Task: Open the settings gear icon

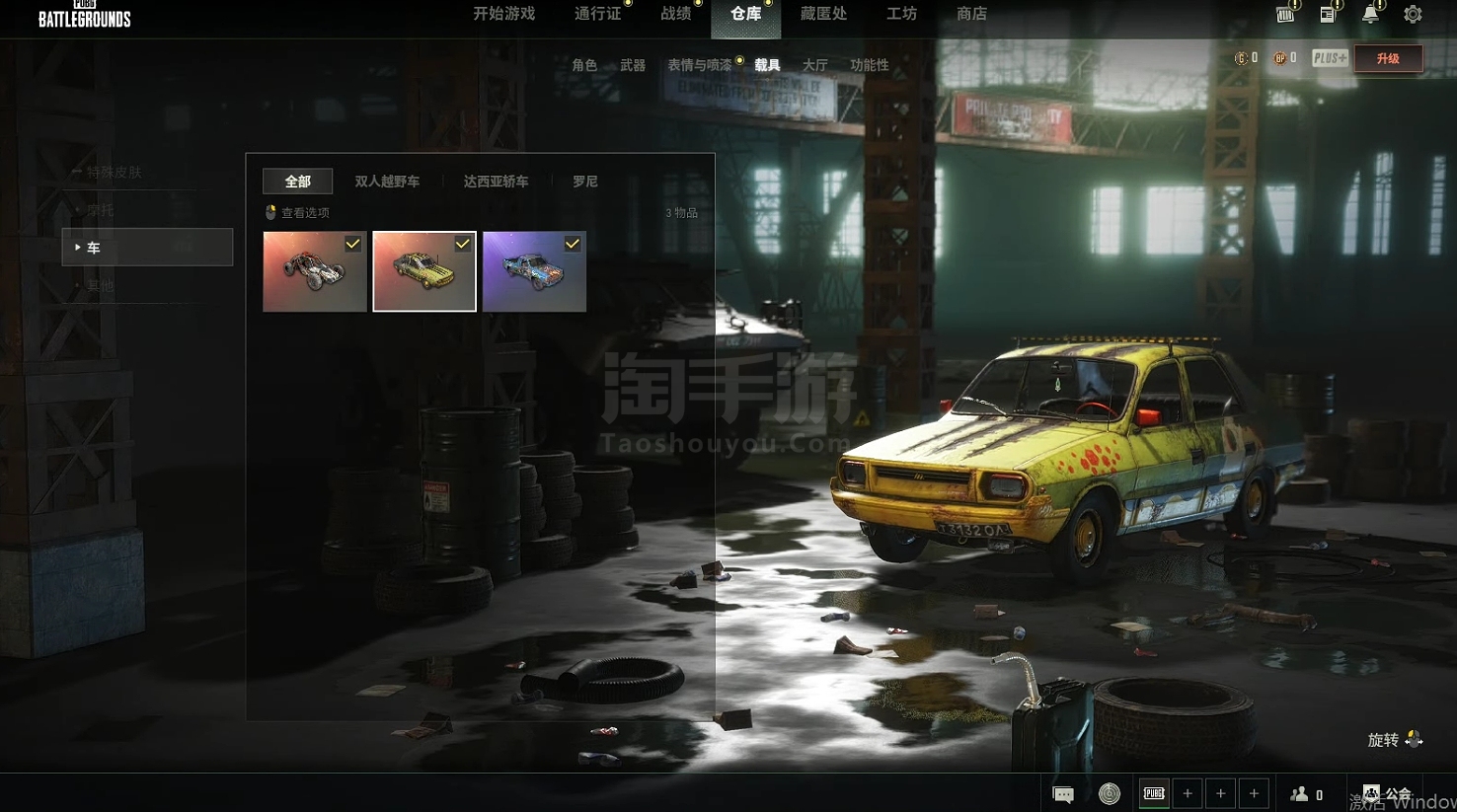Action: 1413,15
